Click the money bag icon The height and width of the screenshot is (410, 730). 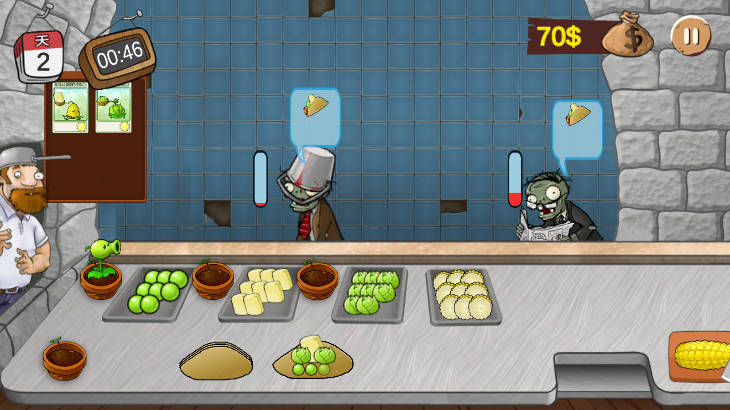(x=632, y=35)
